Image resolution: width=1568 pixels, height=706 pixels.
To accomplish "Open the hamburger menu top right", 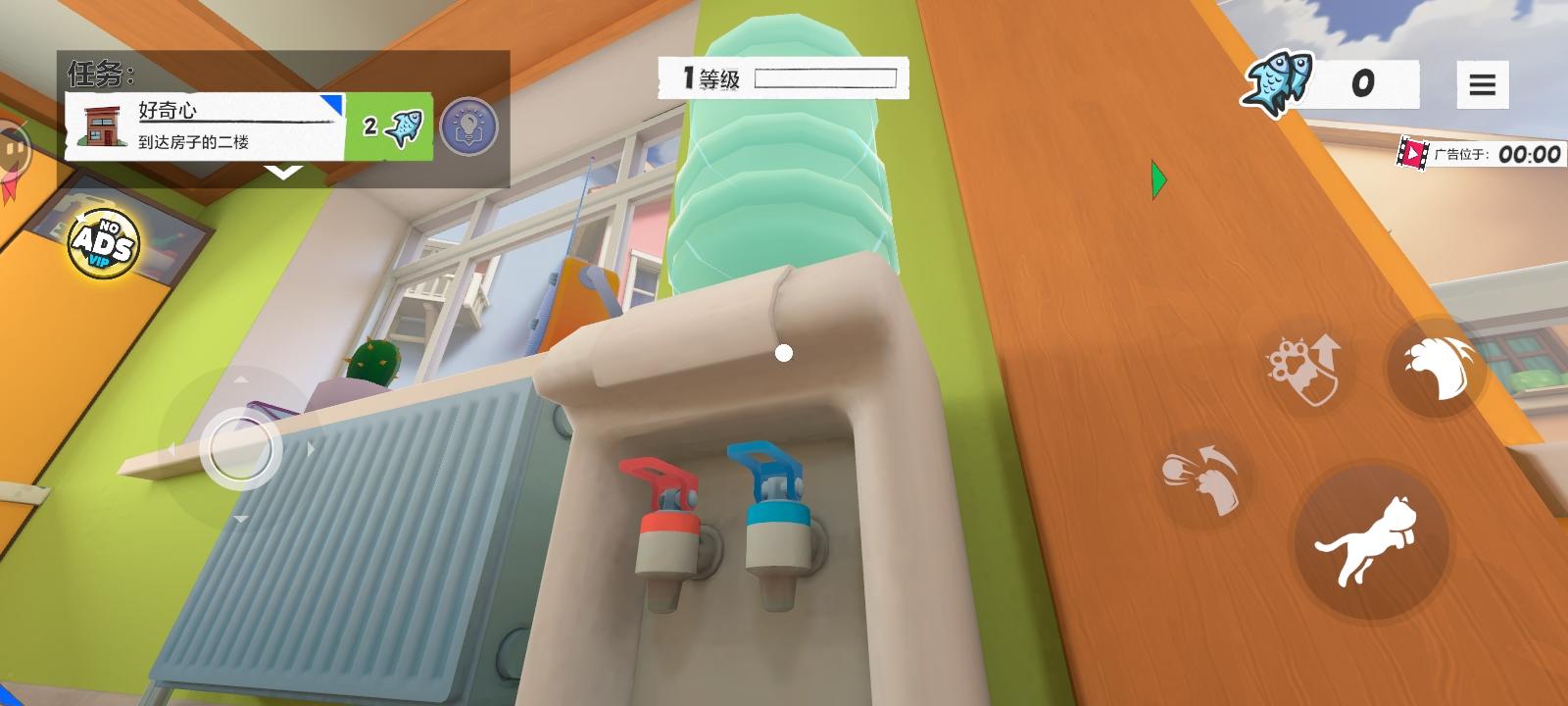I will pos(1482,84).
